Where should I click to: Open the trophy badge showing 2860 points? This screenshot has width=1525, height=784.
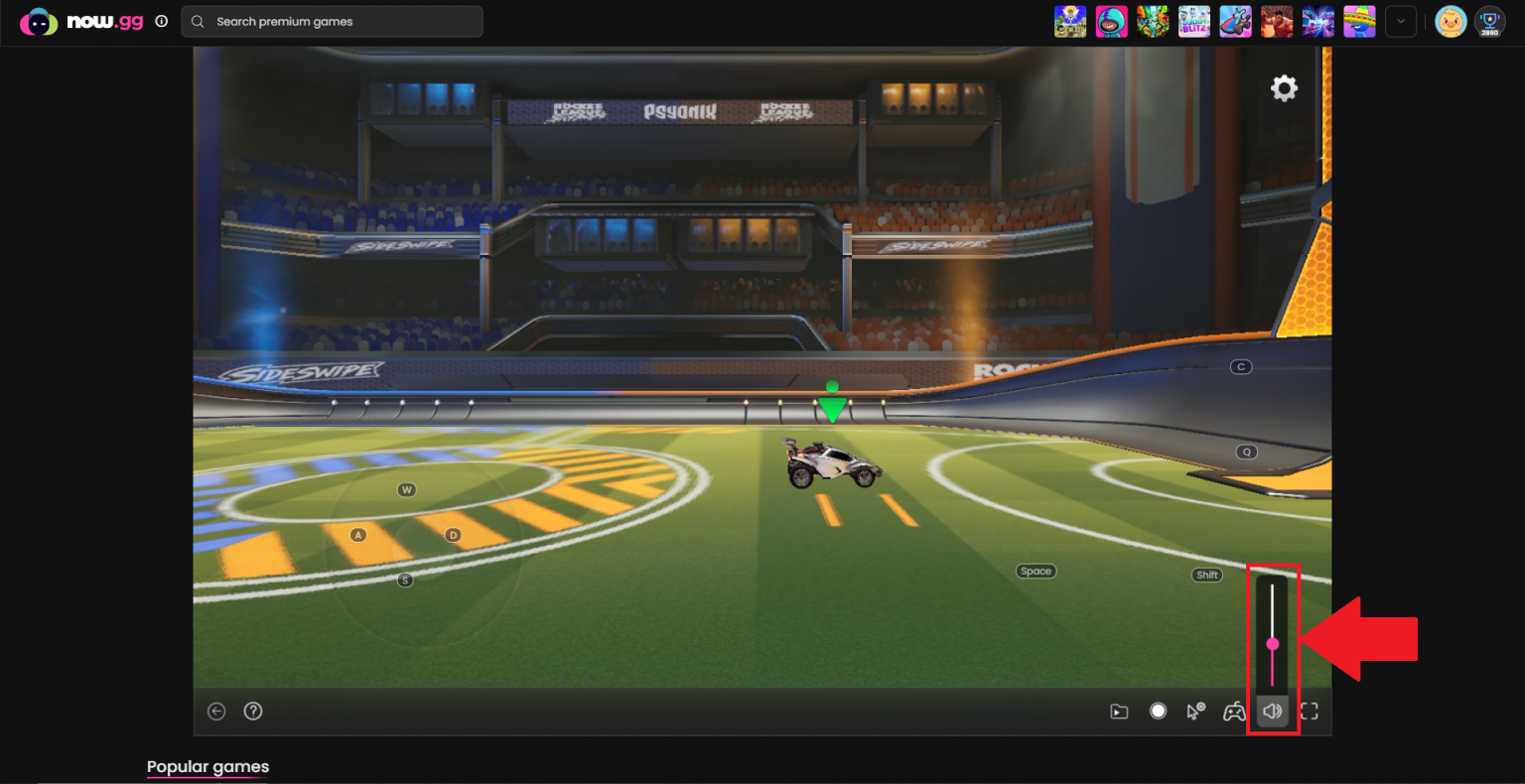(1489, 21)
